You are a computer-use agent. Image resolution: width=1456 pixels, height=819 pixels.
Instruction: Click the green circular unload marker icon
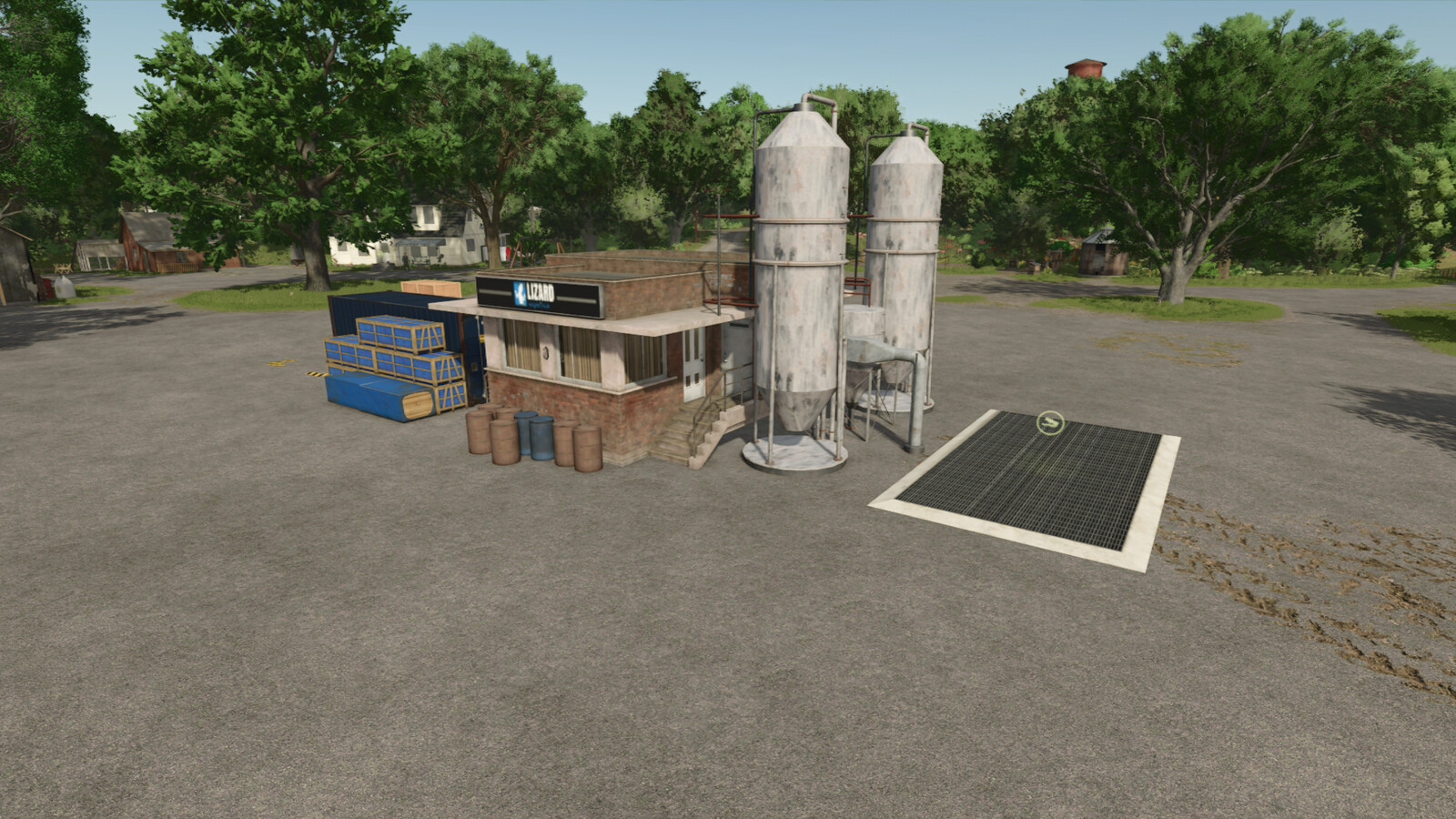pyautogui.click(x=1050, y=422)
